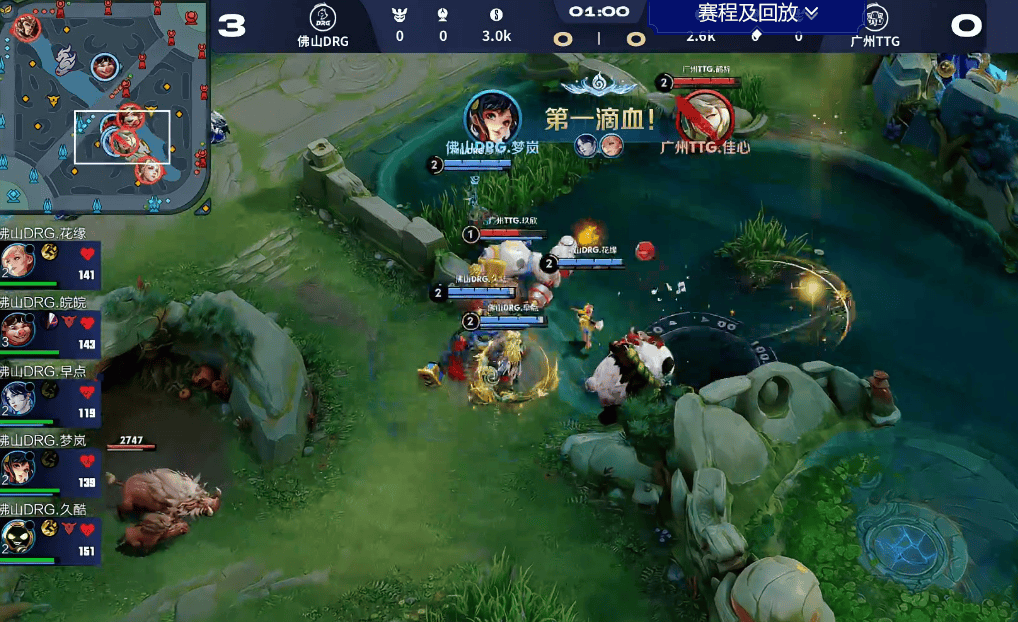Open the 赛程及回放 dropdown
The width and height of the screenshot is (1018, 622).
point(758,13)
